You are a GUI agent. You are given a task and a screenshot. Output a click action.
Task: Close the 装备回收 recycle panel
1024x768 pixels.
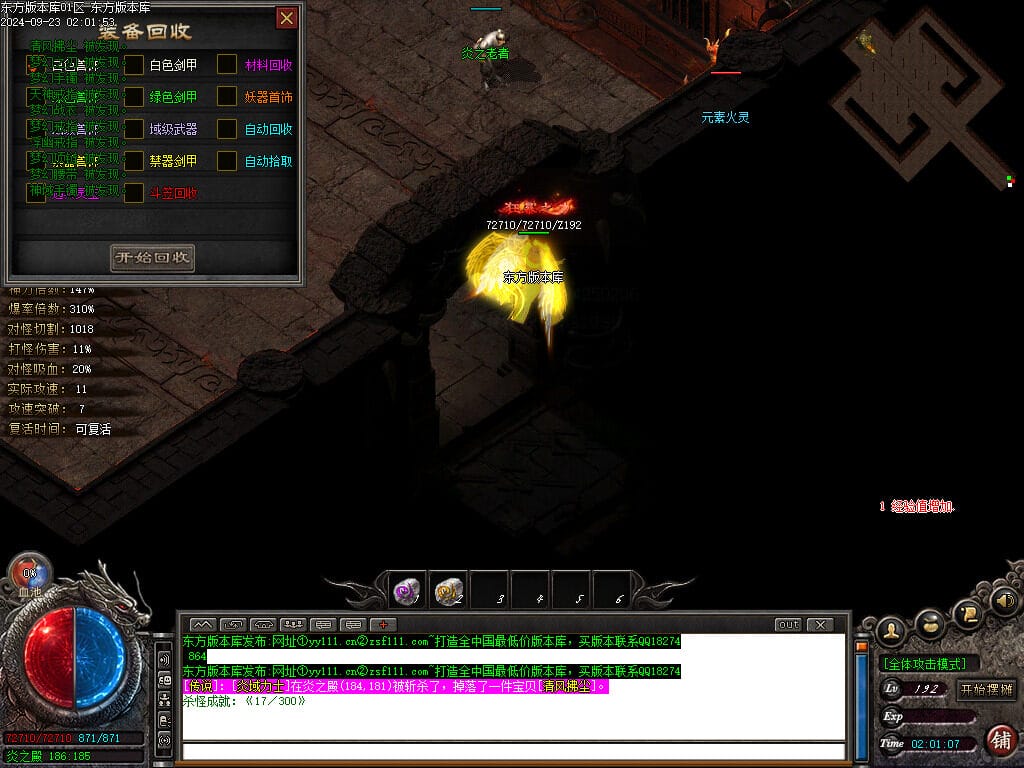pyautogui.click(x=287, y=18)
